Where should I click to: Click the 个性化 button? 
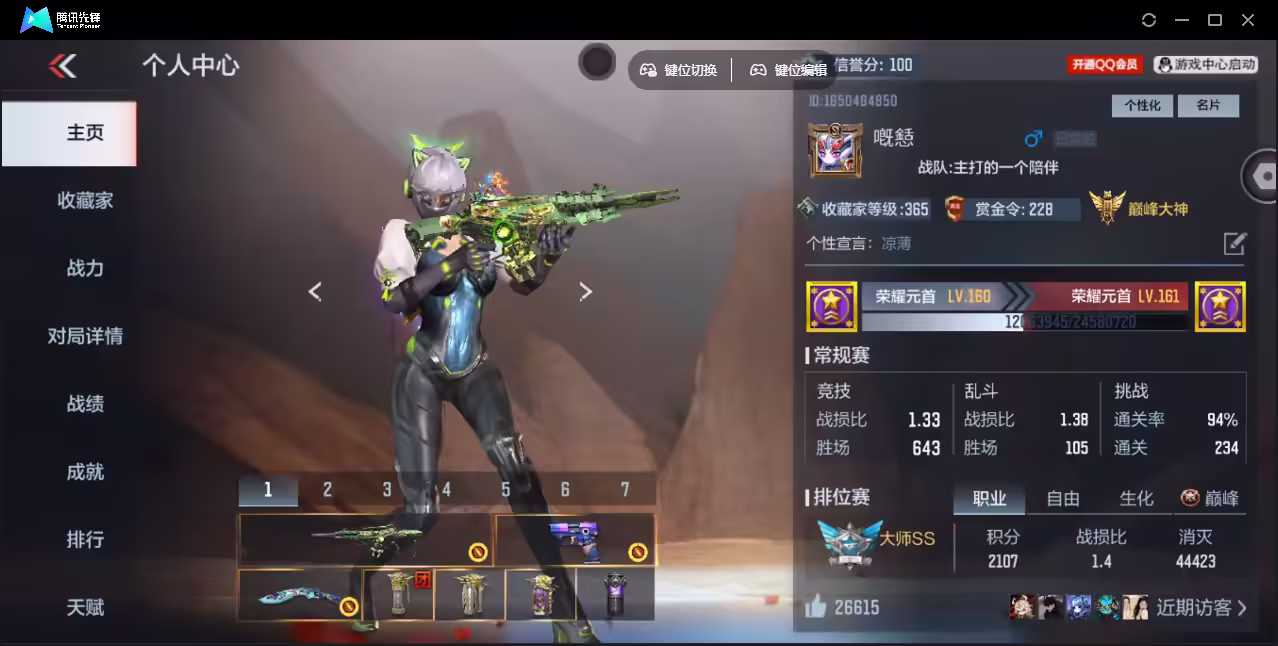(1141, 105)
